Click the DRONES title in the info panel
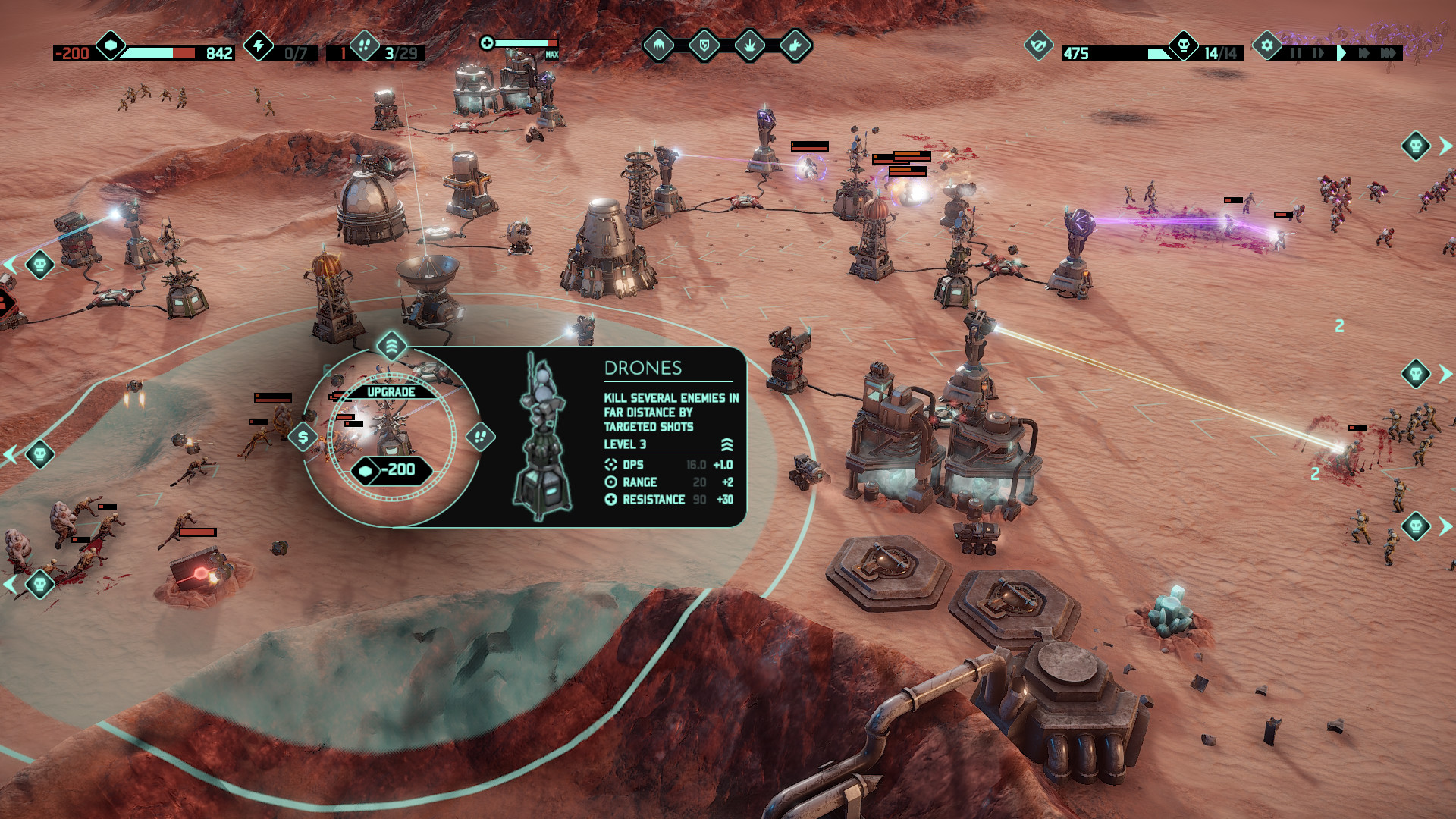1456x819 pixels. (642, 368)
